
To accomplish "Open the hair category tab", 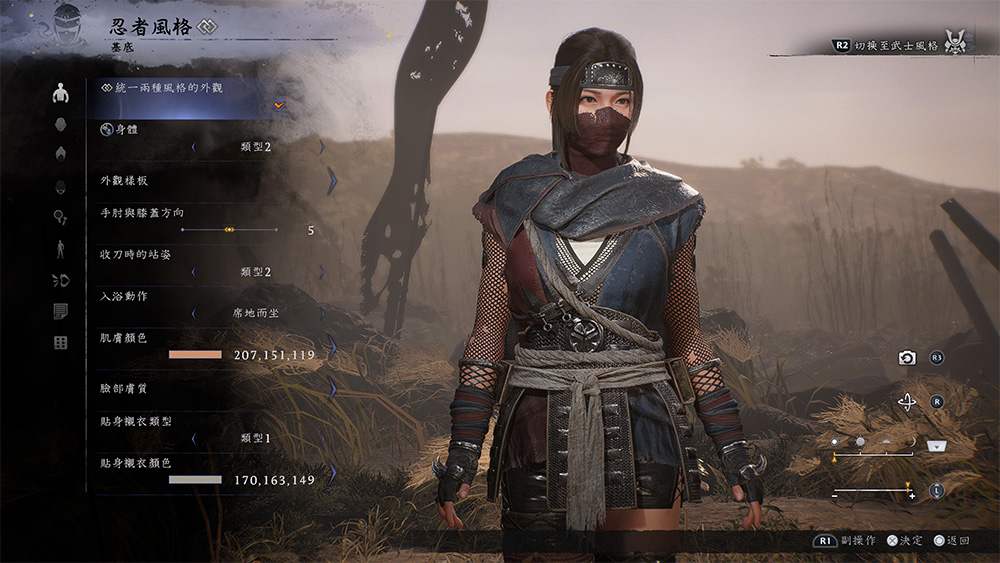I will tap(60, 155).
